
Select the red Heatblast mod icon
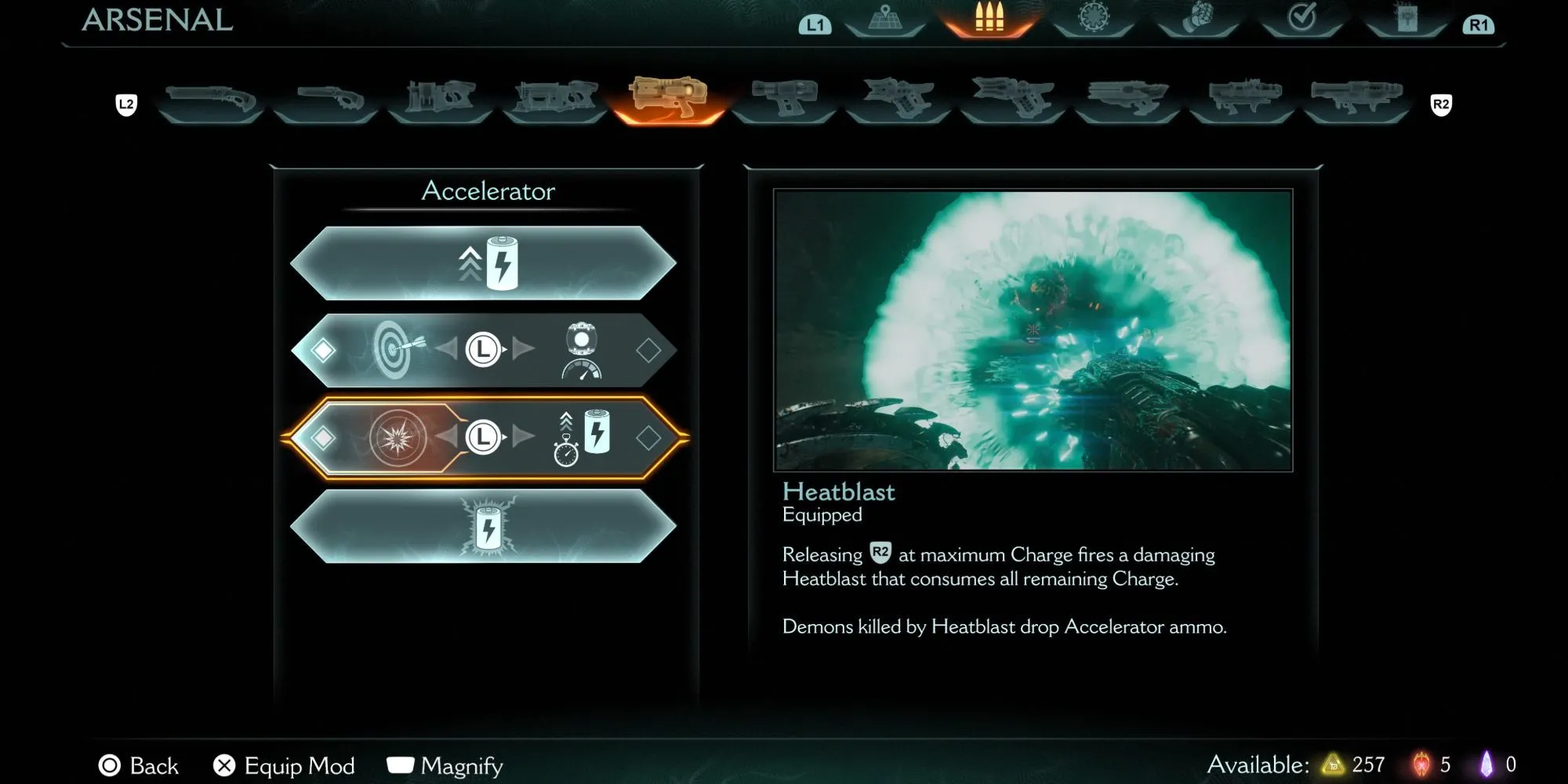coord(398,437)
